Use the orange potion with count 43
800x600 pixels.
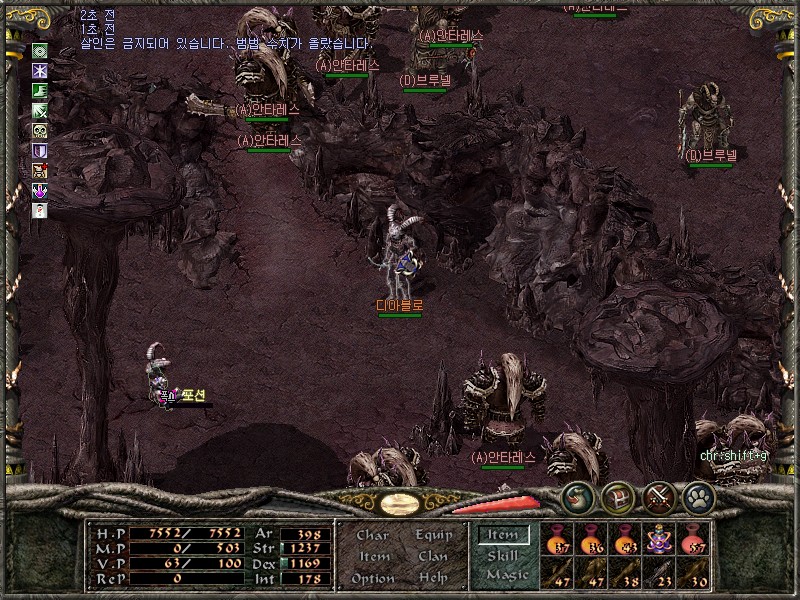tap(626, 539)
